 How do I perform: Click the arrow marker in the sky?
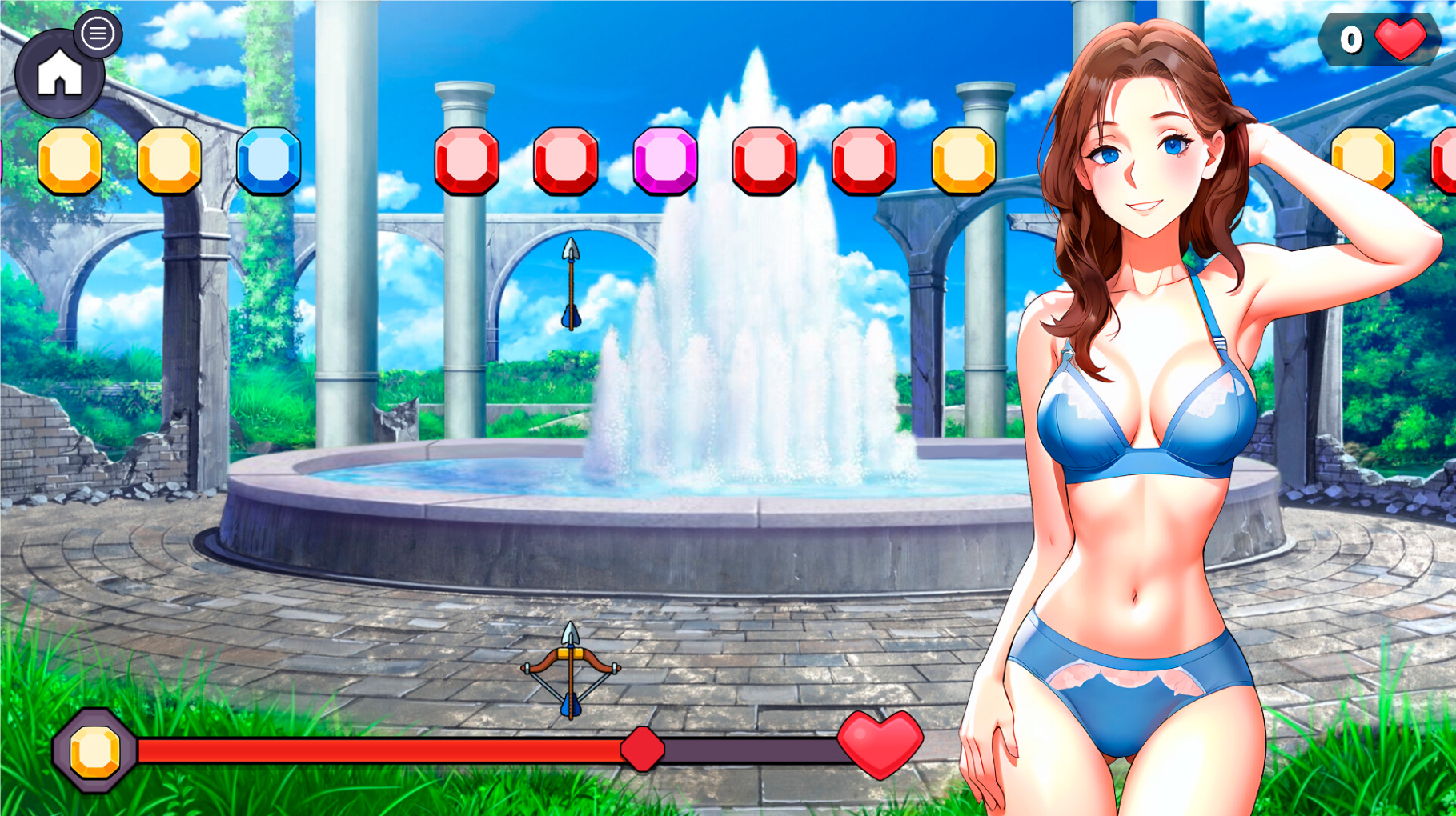point(569,284)
